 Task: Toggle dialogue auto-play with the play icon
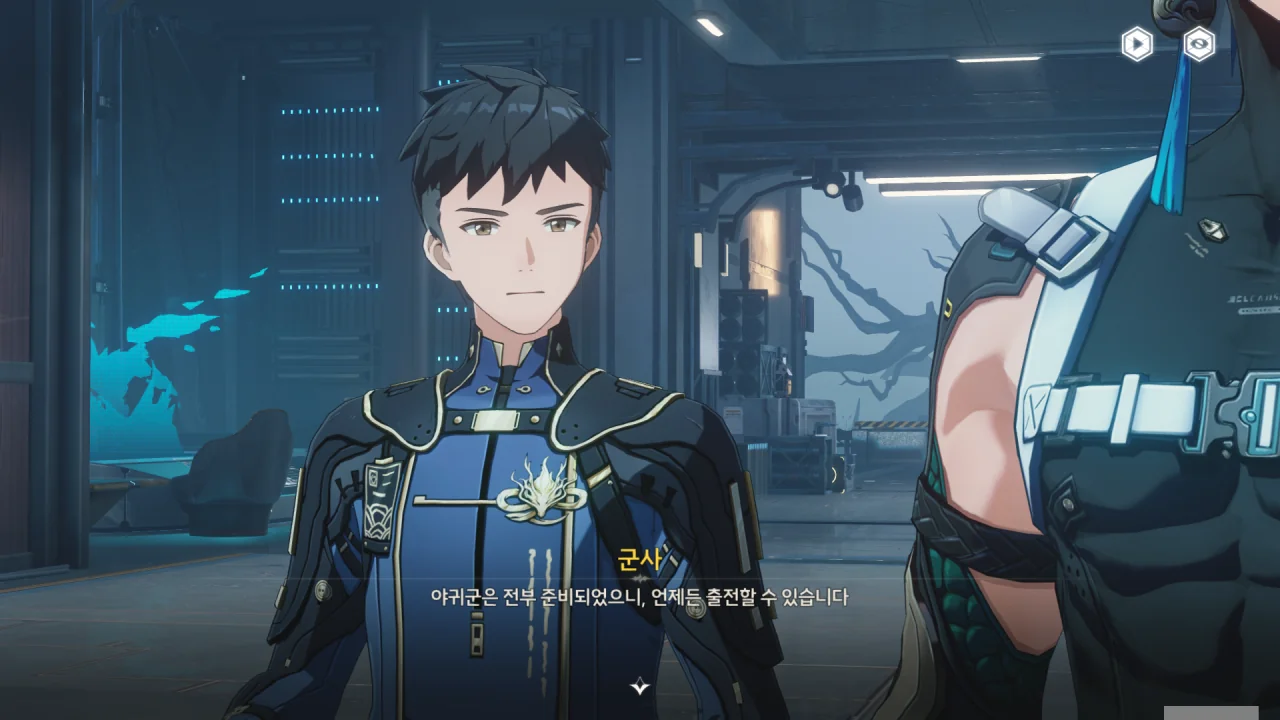pyautogui.click(x=1136, y=44)
